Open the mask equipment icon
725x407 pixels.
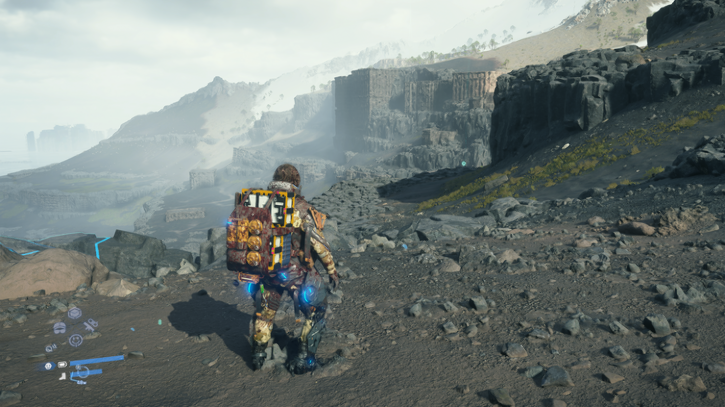click(60, 328)
